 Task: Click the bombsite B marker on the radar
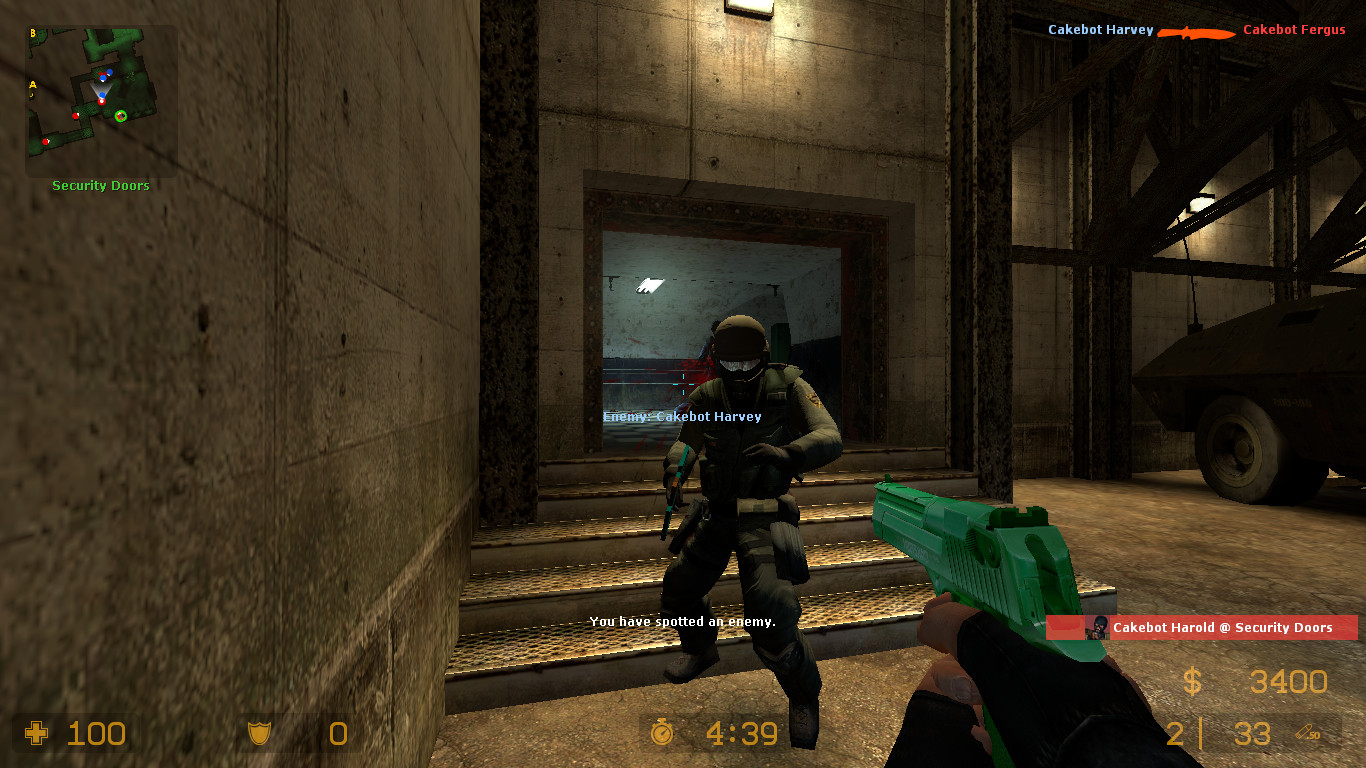33,32
